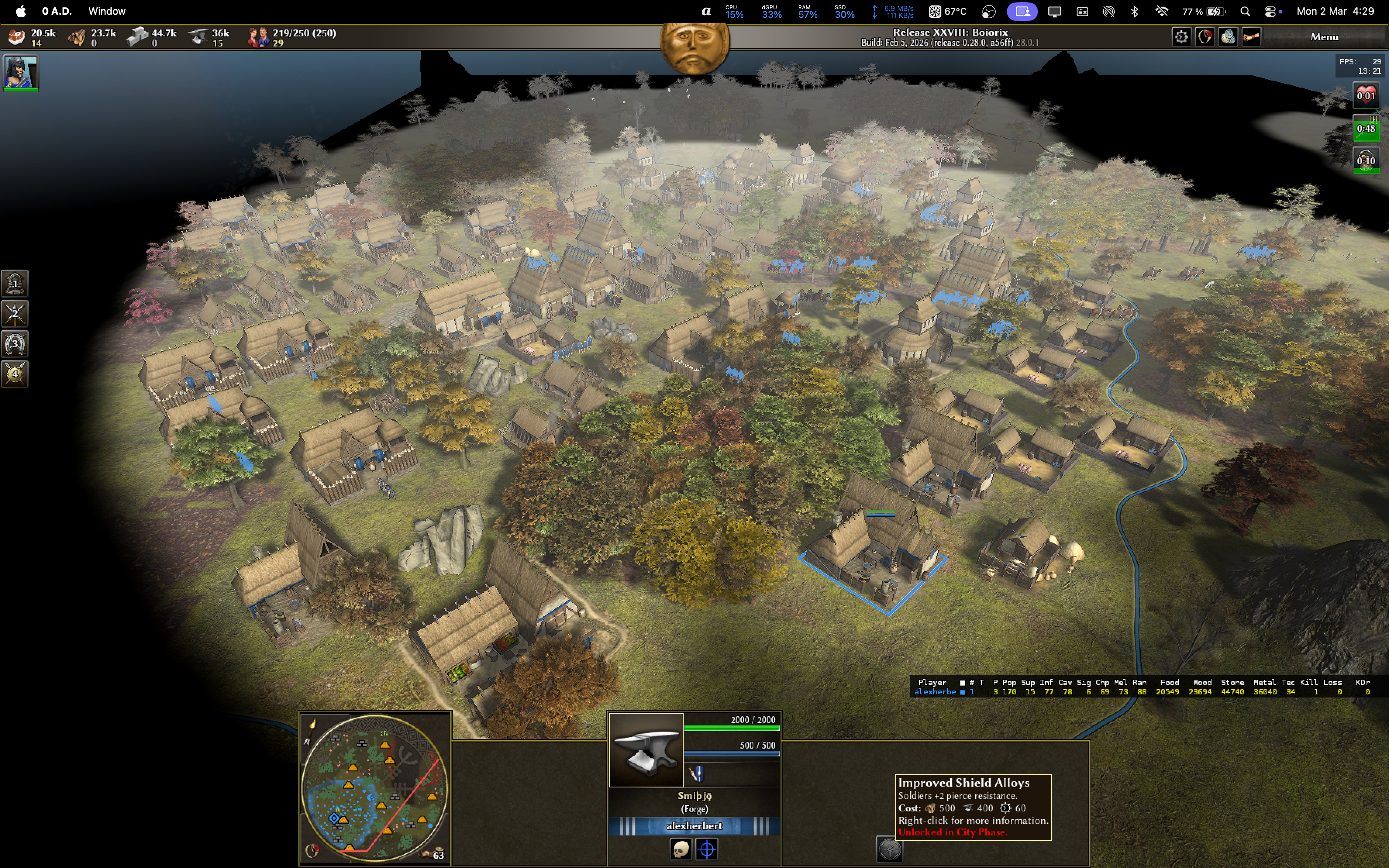The image size is (1389, 868).
Task: Select control group 3 with horseshoe
Action: [x=15, y=344]
